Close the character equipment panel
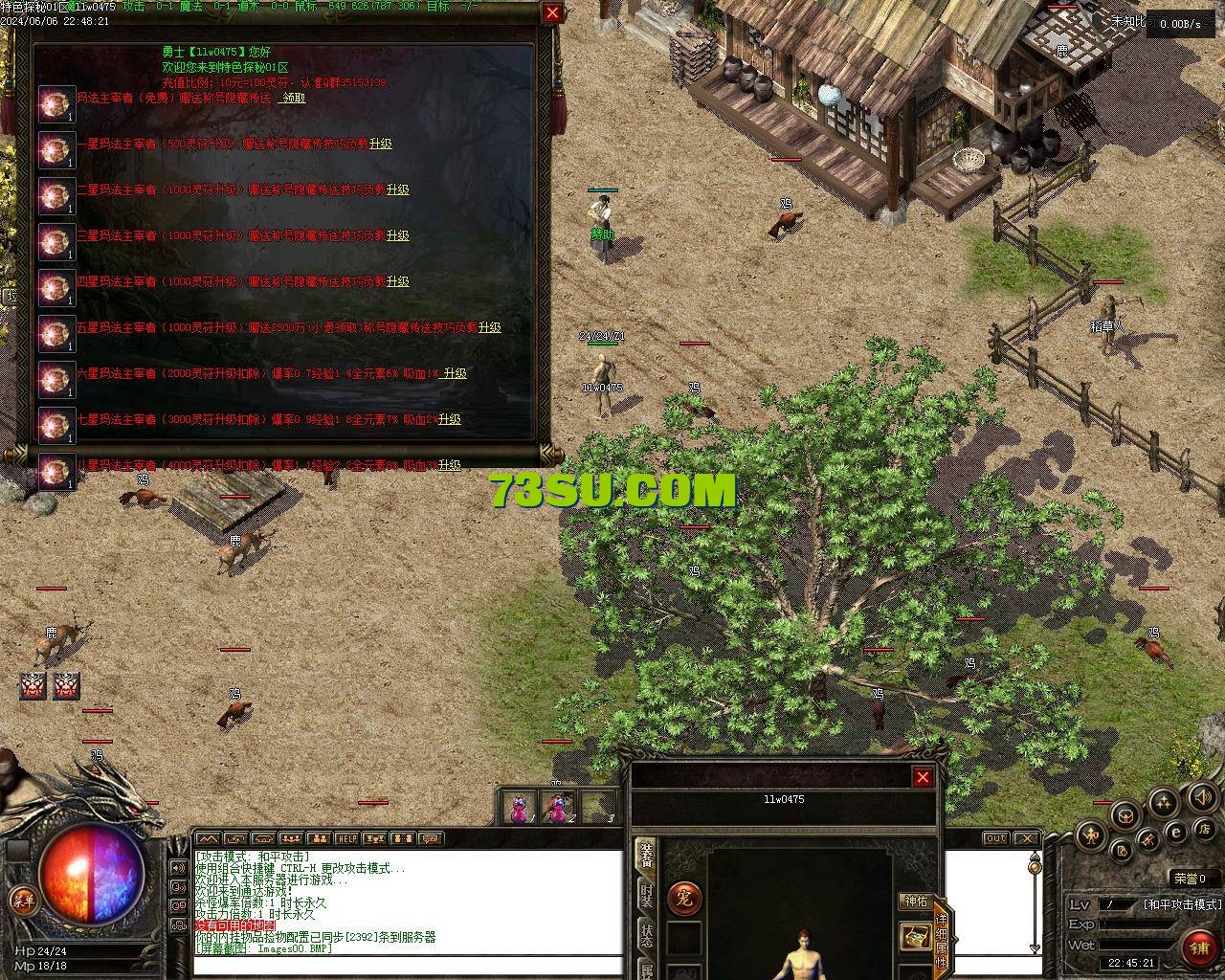The height and width of the screenshot is (980, 1225). pos(923,777)
